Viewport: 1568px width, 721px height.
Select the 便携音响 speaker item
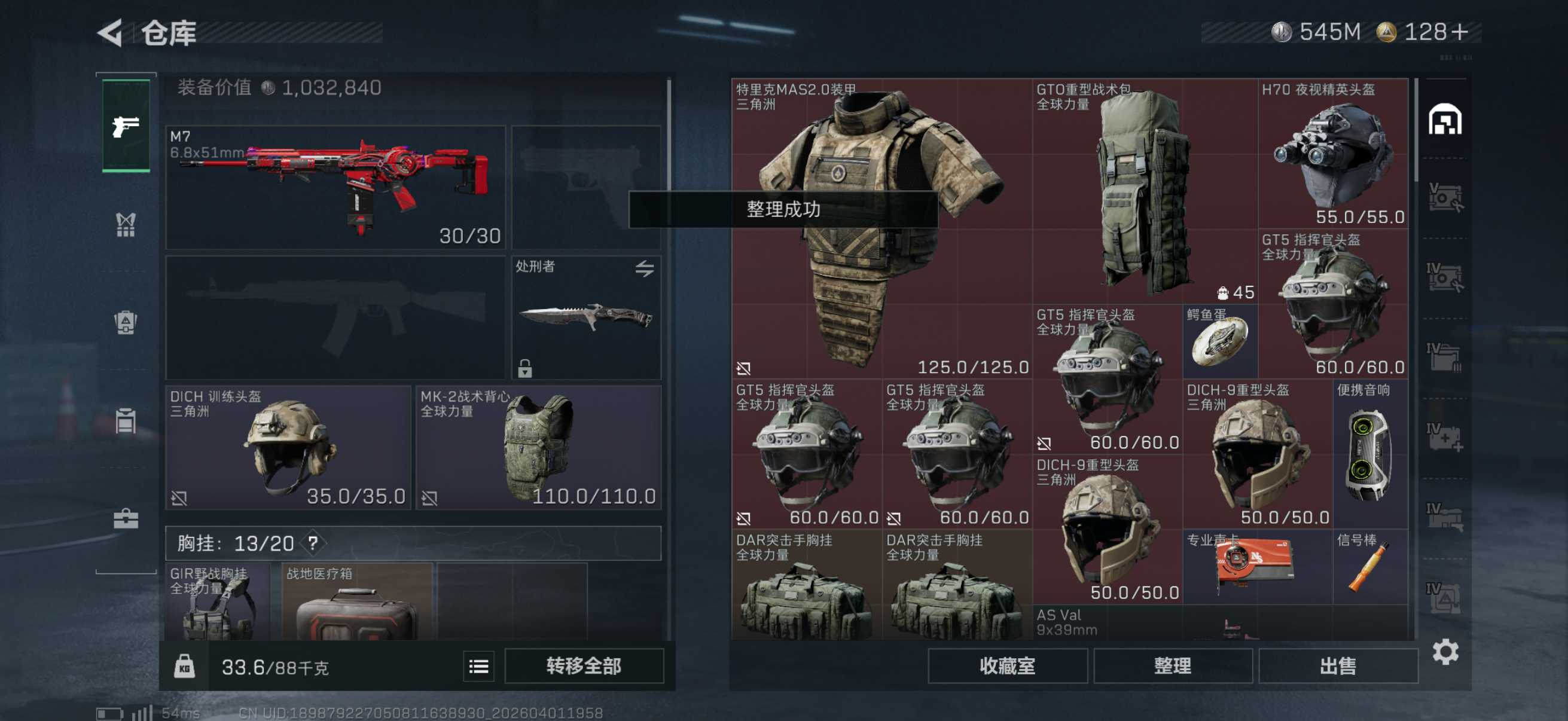[1369, 453]
